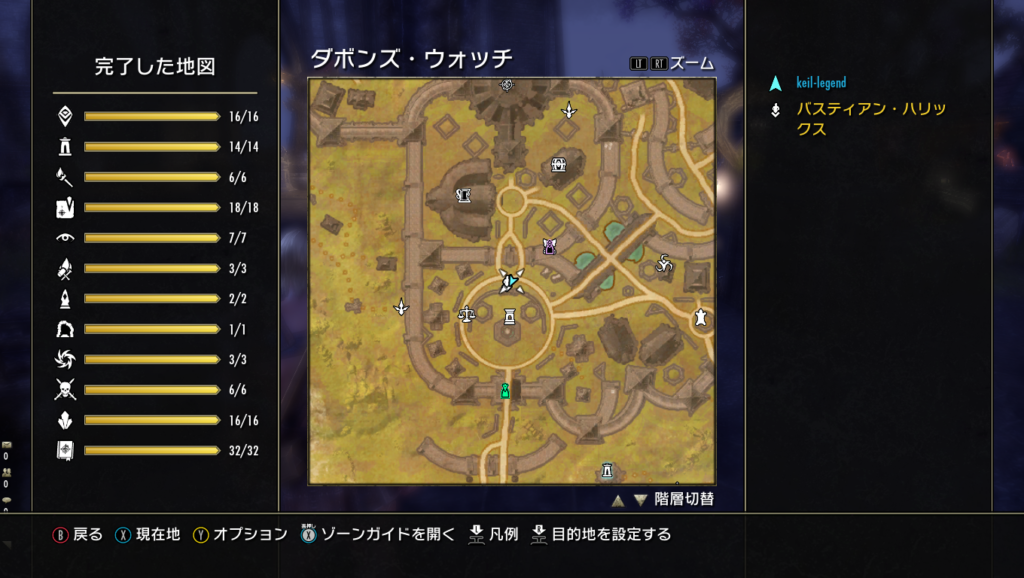Select the keil-legend entry in the map list

pyautogui.click(x=821, y=83)
